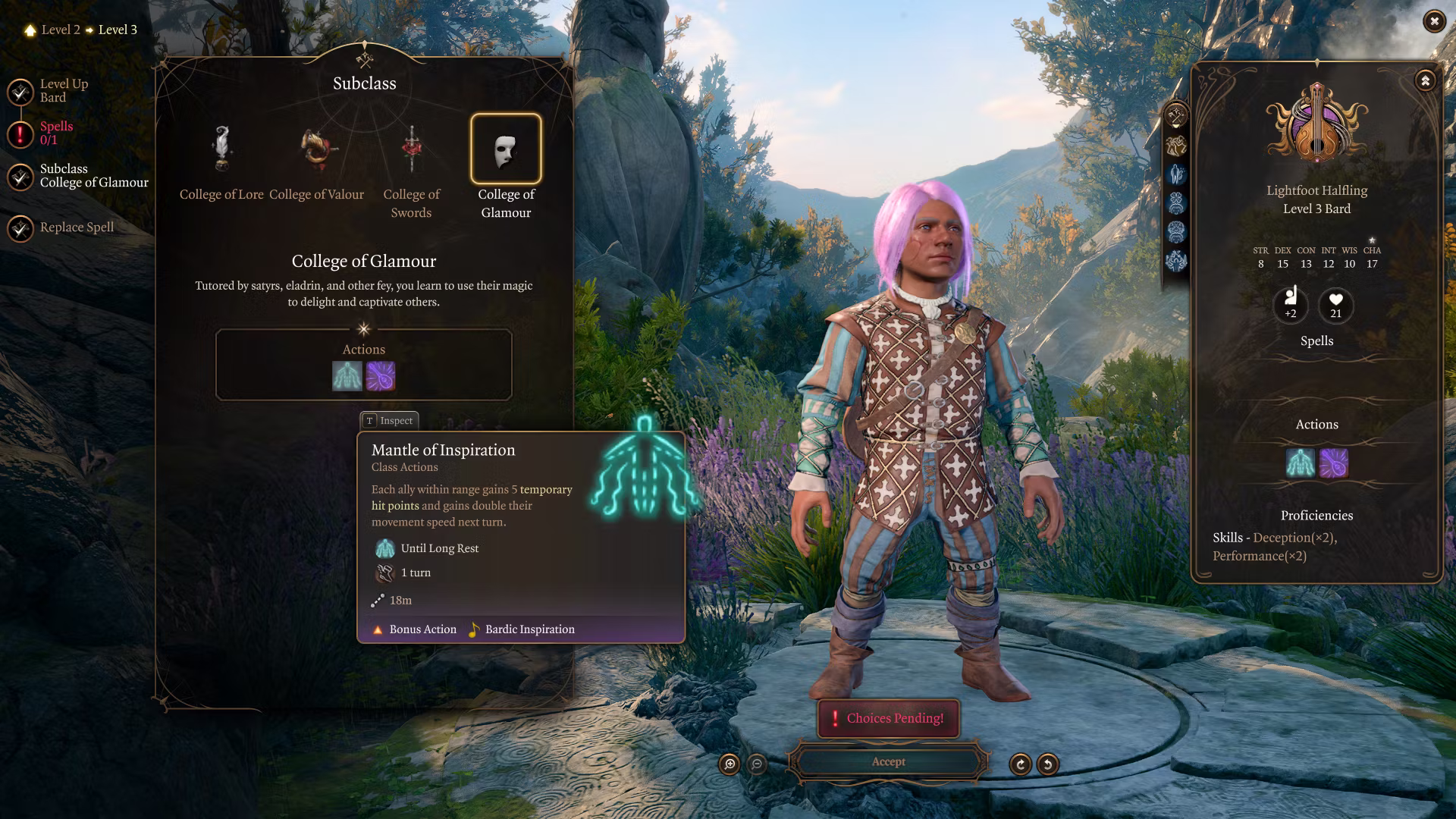
Task: Select the purple lute action in subclass panel
Action: tap(381, 376)
